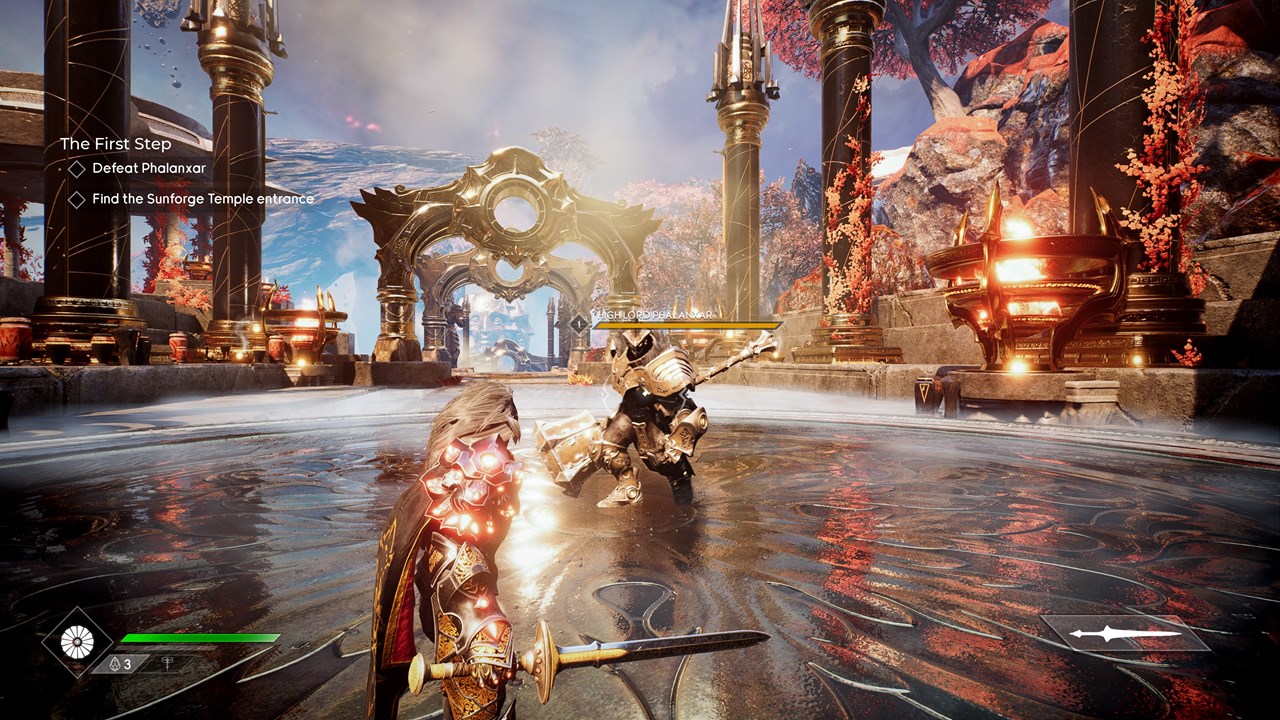The width and height of the screenshot is (1280, 720).
Task: Choose the equipped longsword weapon slot
Action: [1125, 634]
